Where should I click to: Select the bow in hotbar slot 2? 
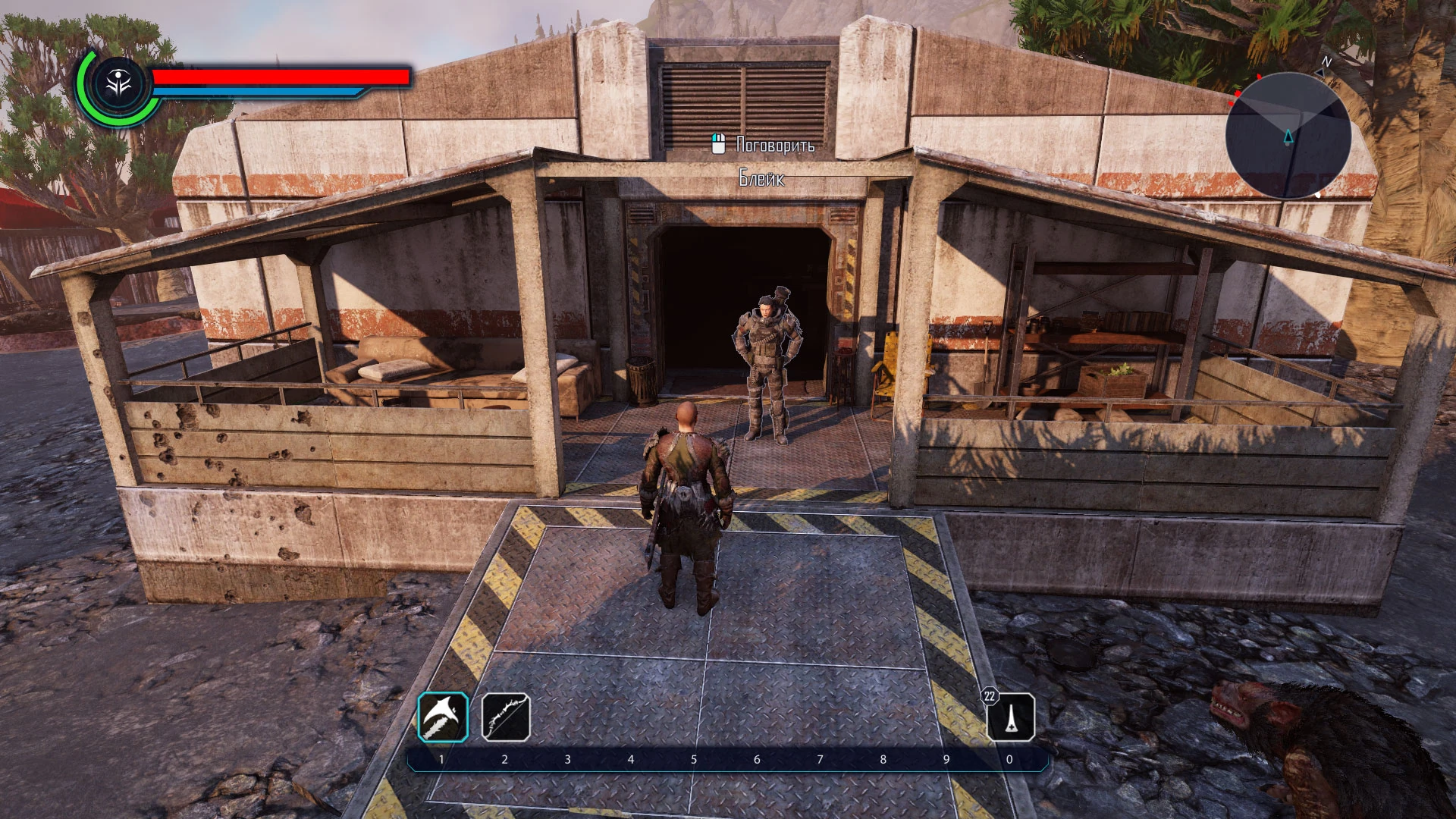[506, 717]
